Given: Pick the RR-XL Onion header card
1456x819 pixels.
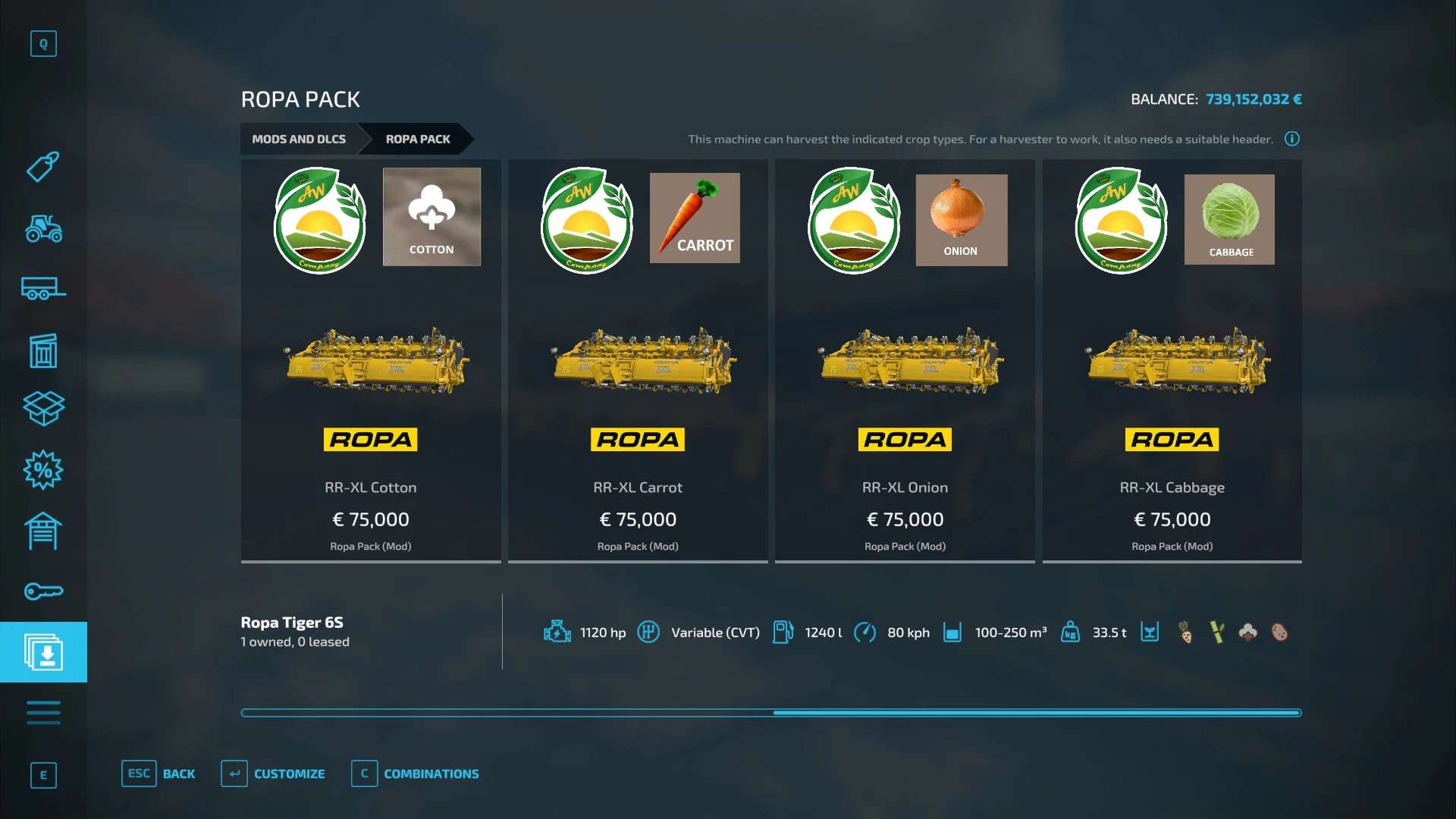Looking at the screenshot, I should pos(905,361).
